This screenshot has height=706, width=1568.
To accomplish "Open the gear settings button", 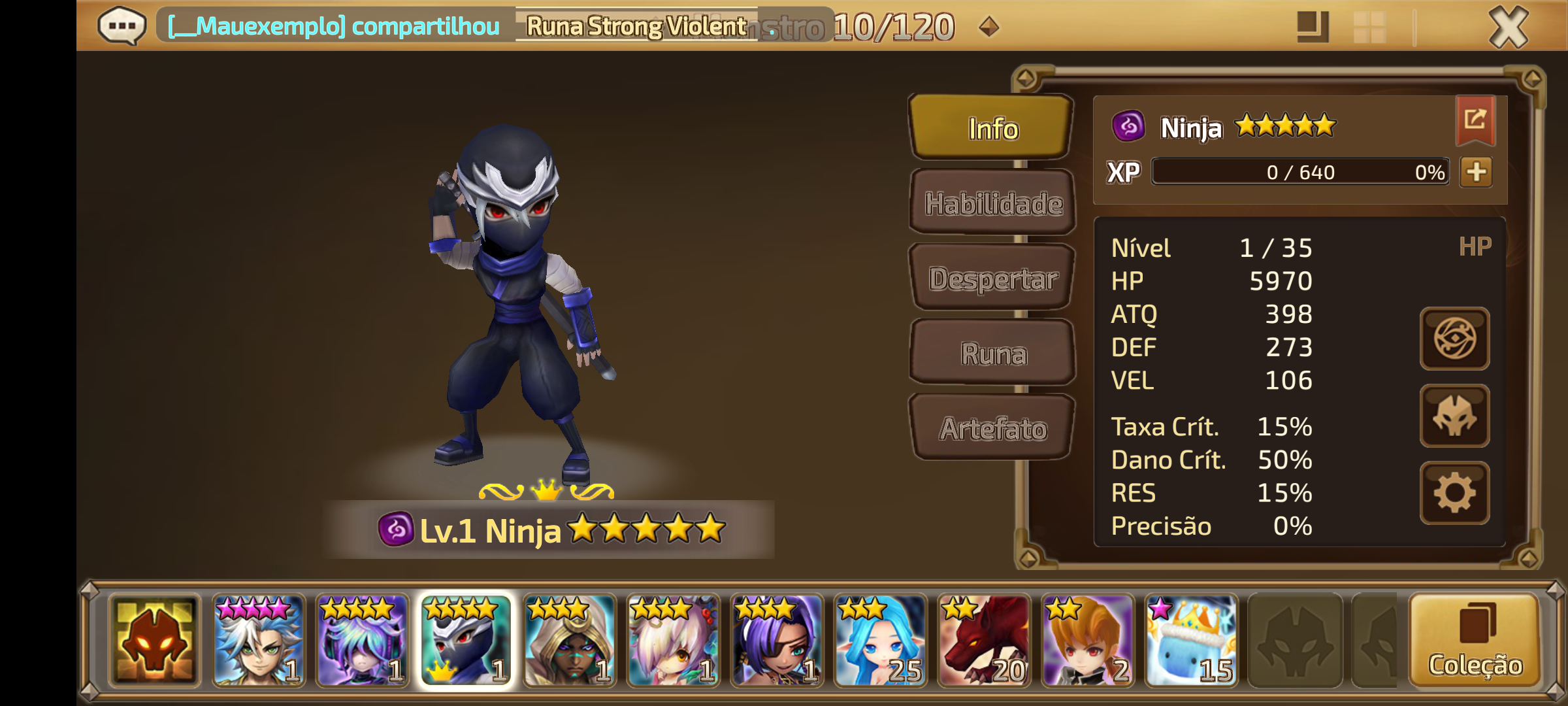I will pyautogui.click(x=1454, y=493).
